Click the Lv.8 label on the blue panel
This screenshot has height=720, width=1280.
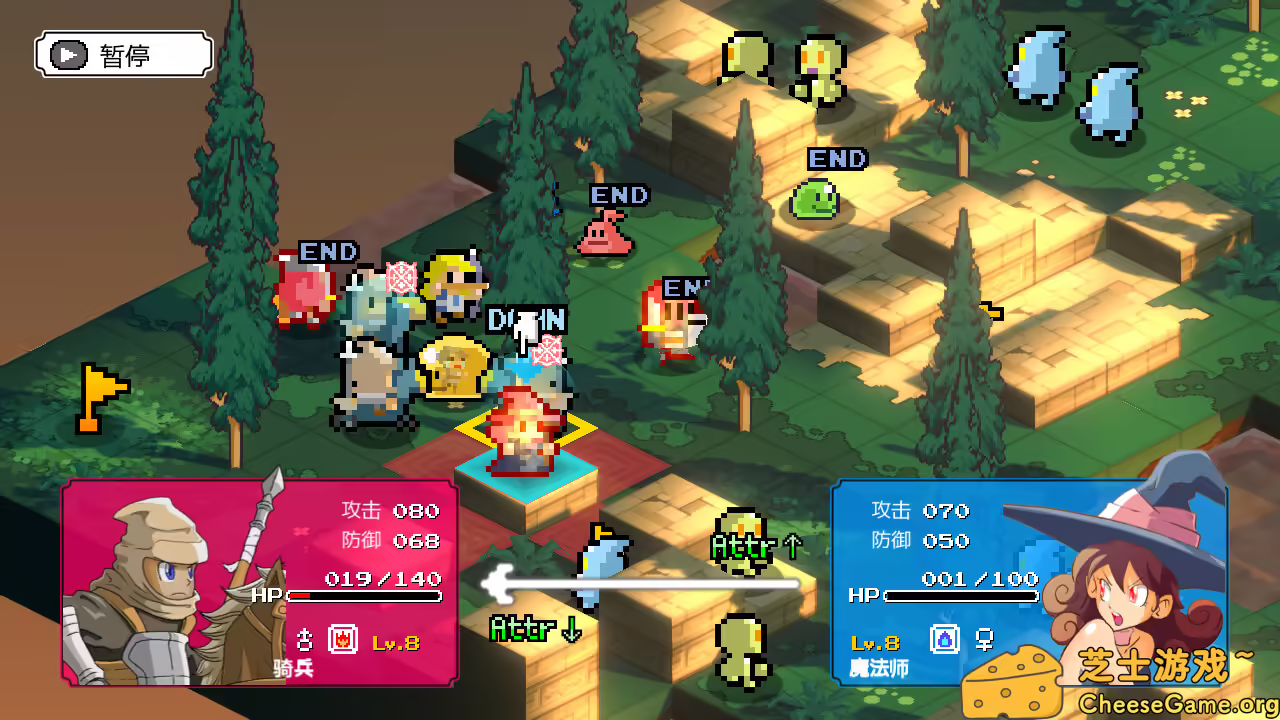[x=874, y=643]
